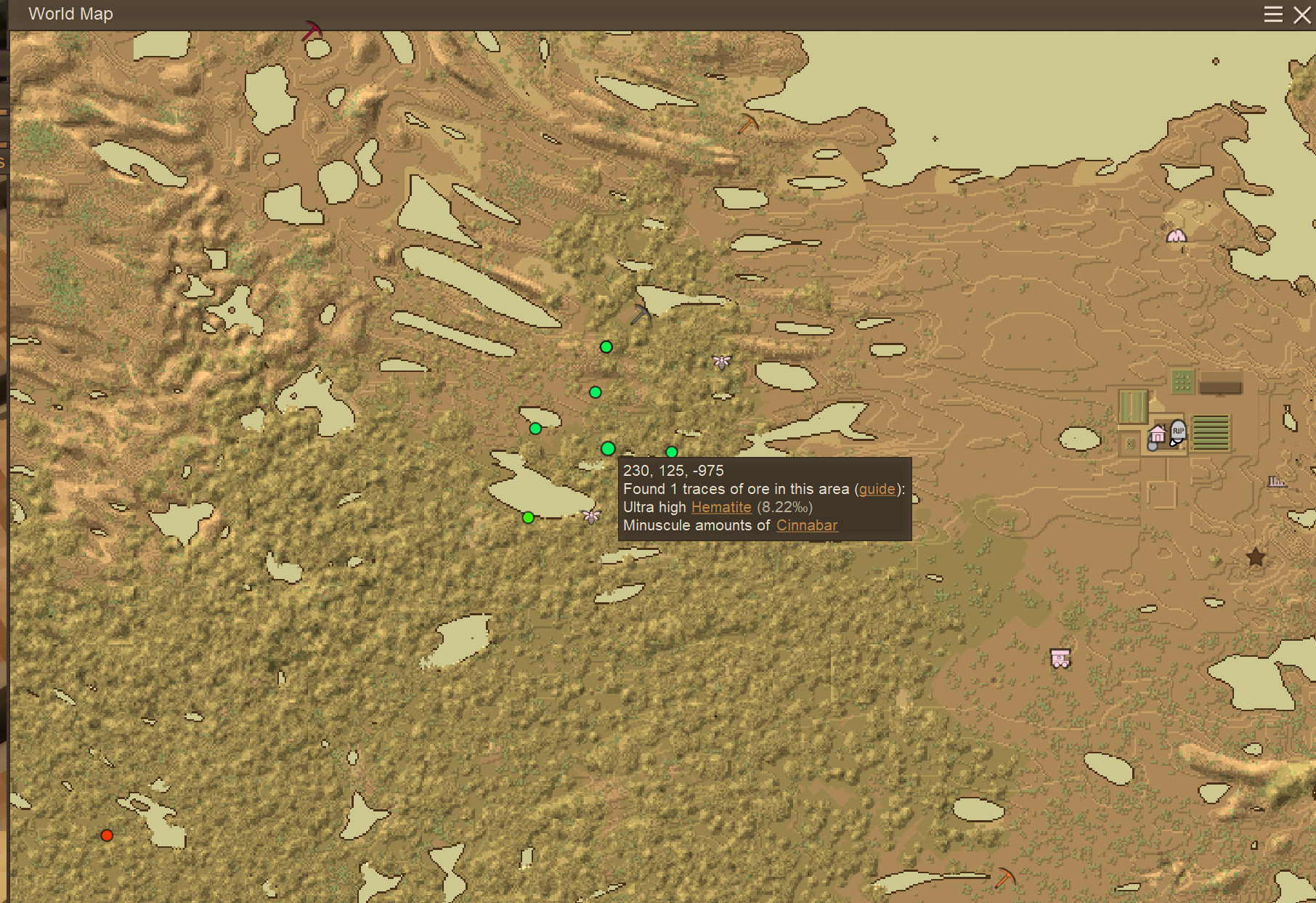1316x903 pixels.
Task: Close the World Map window
Action: click(1302, 15)
